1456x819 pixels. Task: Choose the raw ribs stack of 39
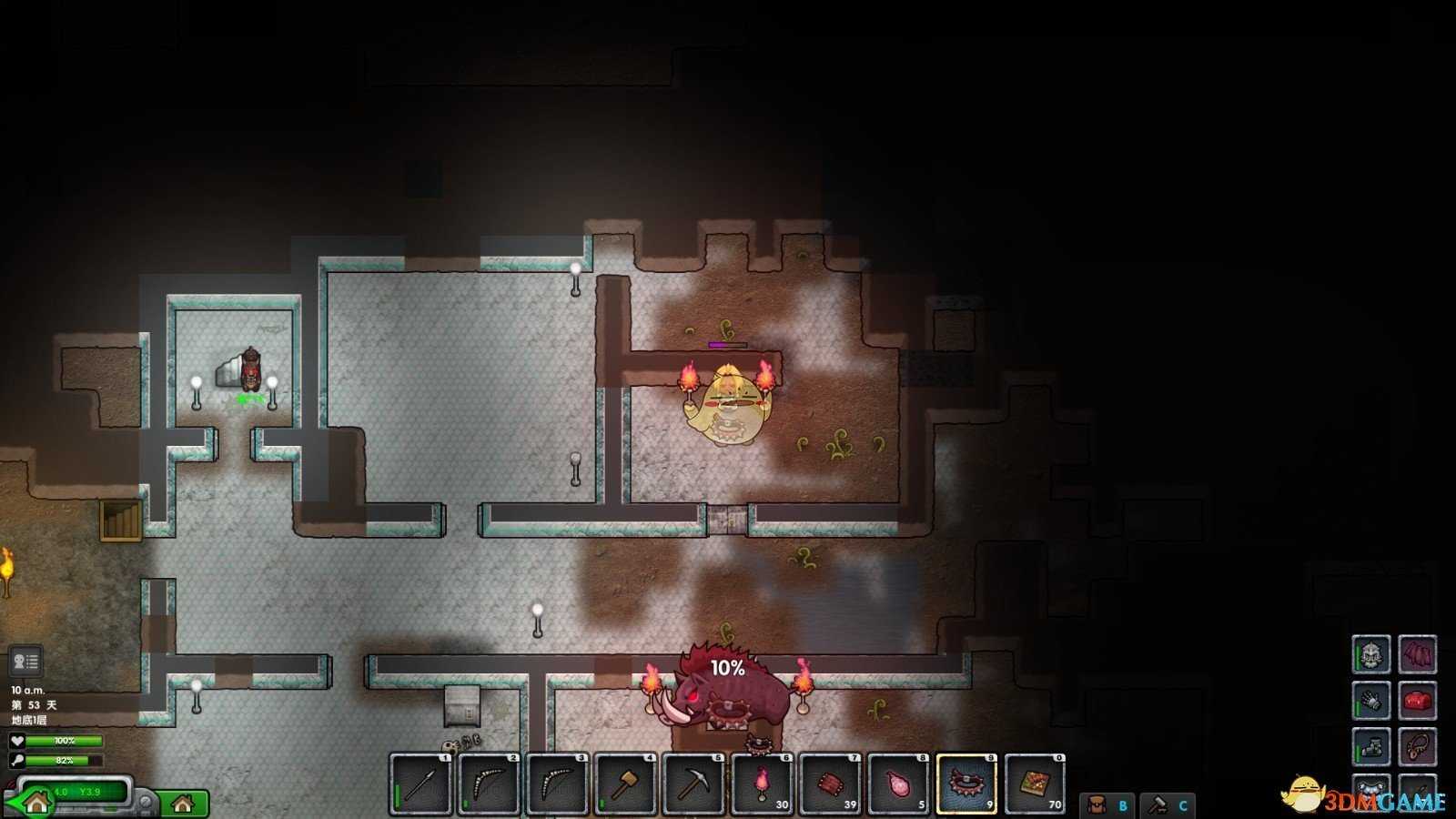tap(830, 784)
